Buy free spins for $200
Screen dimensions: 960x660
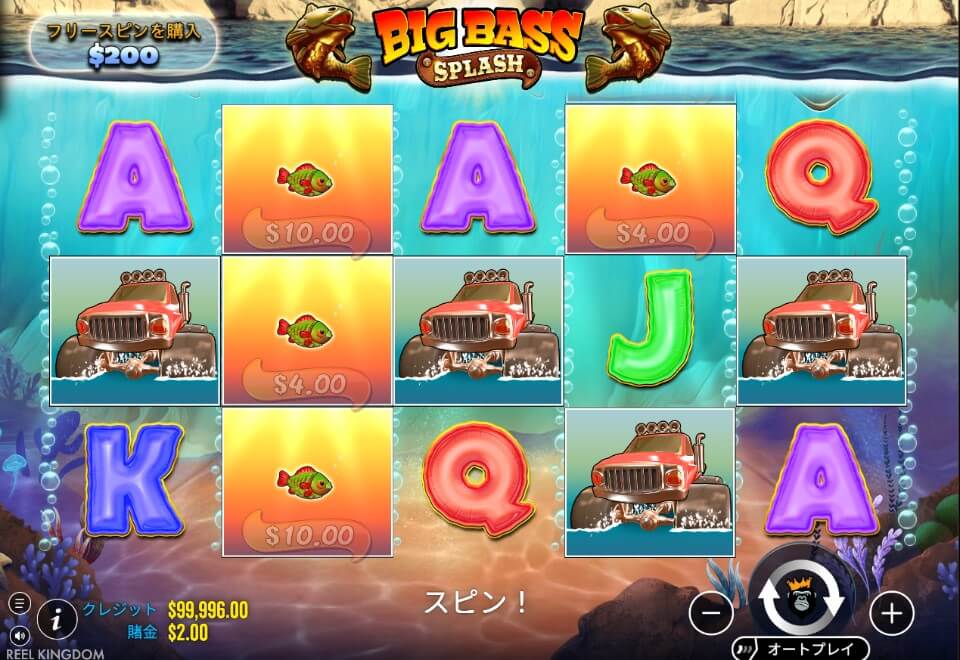pyautogui.click(x=123, y=44)
